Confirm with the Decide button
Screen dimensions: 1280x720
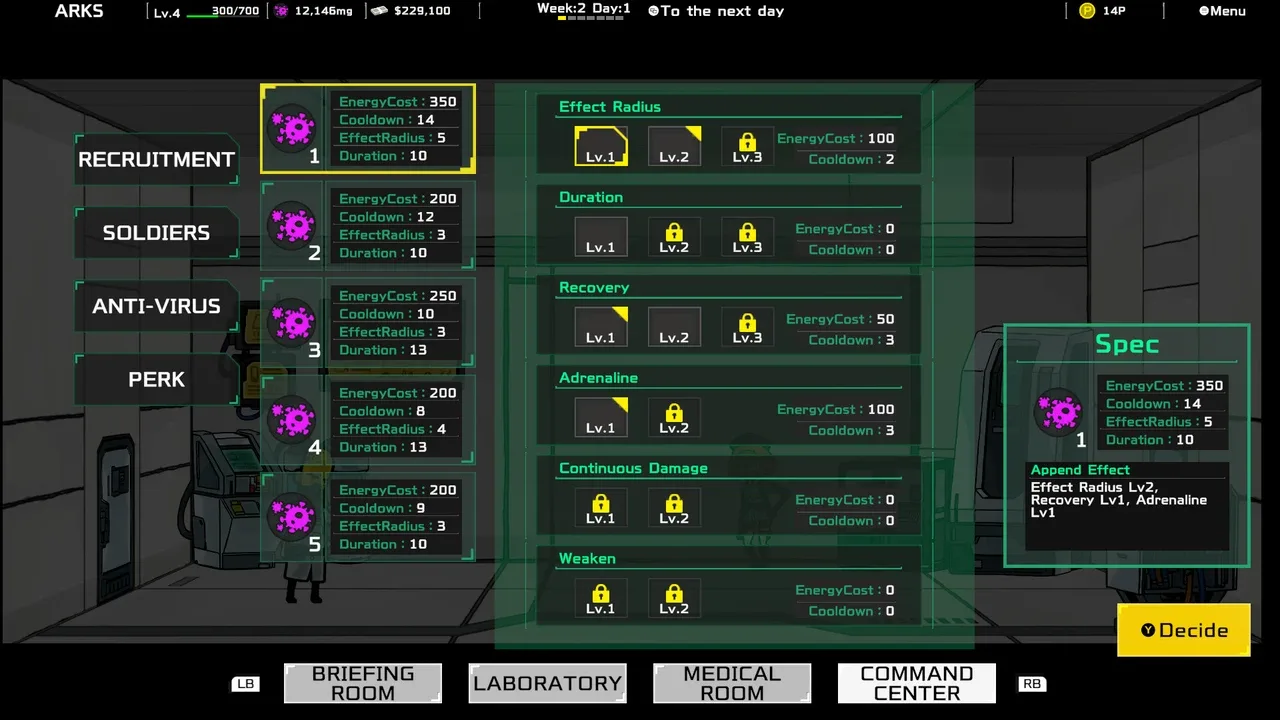click(x=1184, y=630)
